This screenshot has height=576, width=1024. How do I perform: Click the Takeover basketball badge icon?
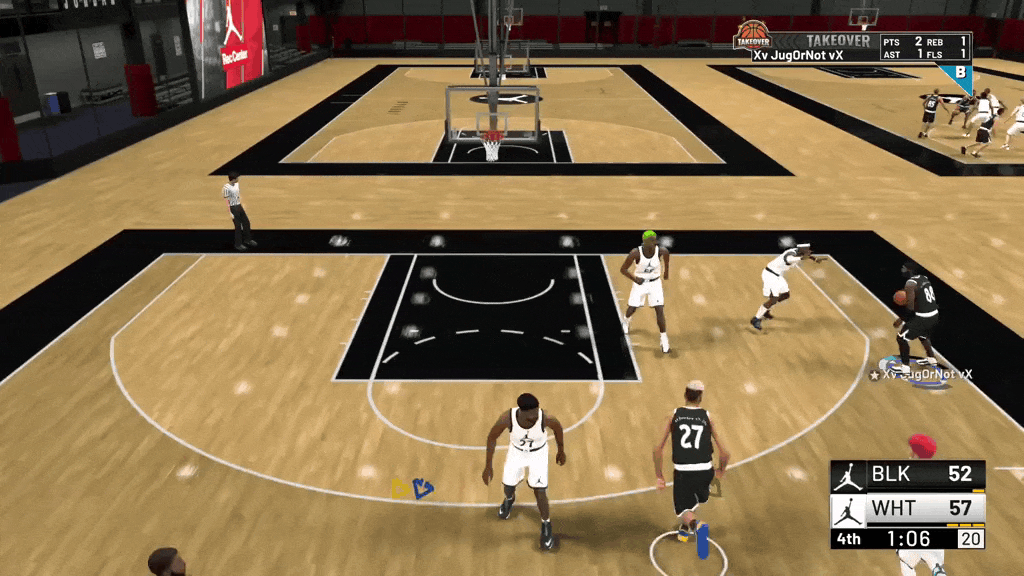752,36
